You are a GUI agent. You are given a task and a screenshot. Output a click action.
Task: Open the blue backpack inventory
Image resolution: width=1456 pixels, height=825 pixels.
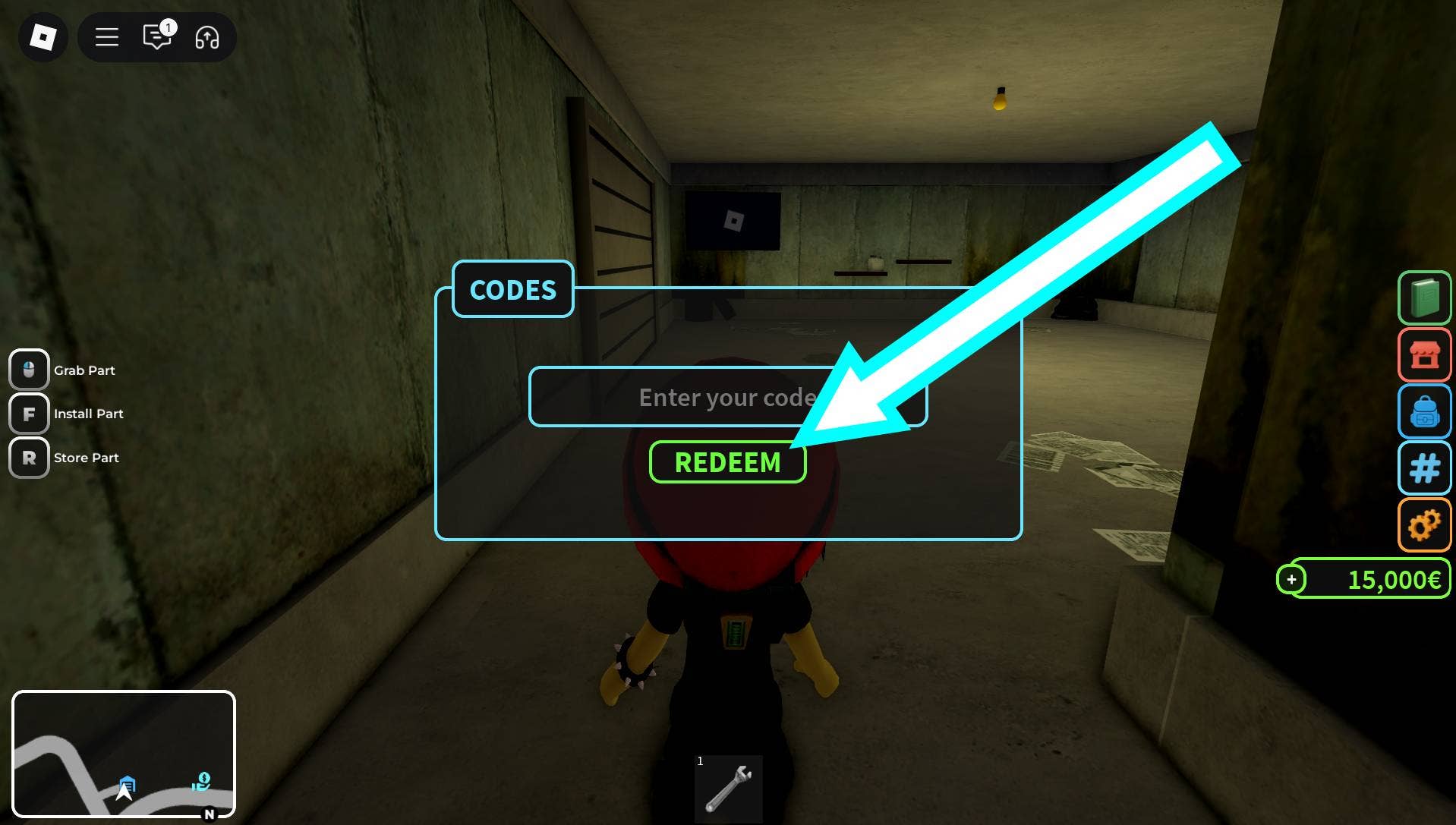(1424, 411)
